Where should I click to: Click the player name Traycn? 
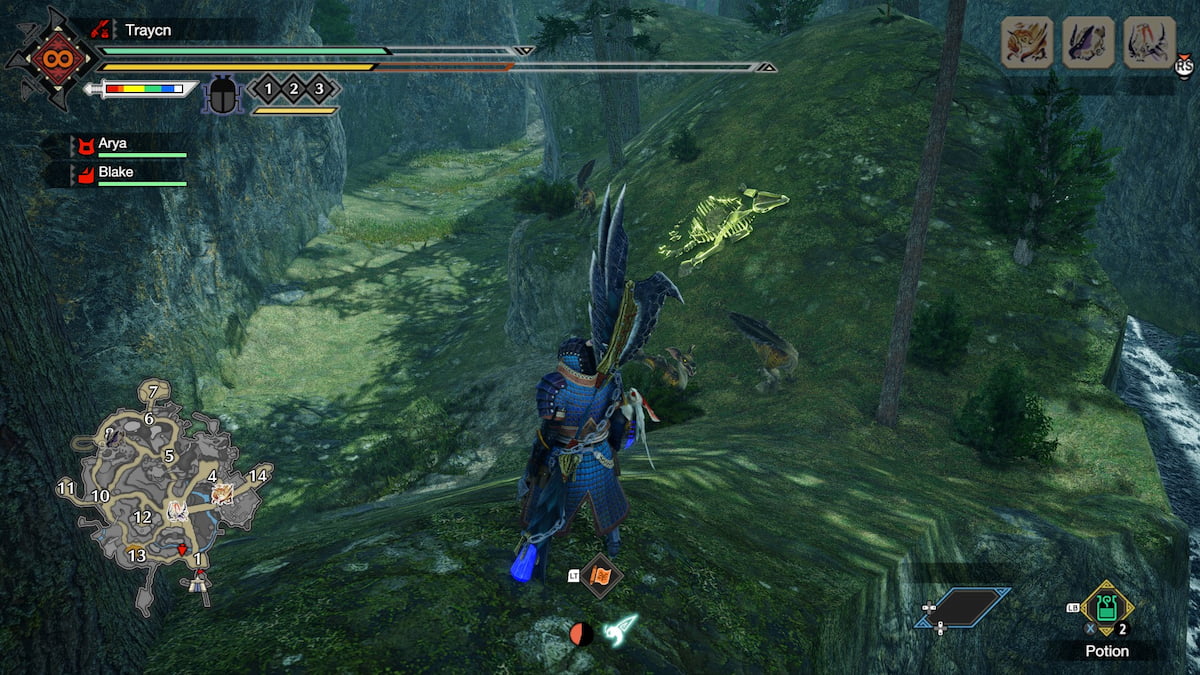pos(148,30)
